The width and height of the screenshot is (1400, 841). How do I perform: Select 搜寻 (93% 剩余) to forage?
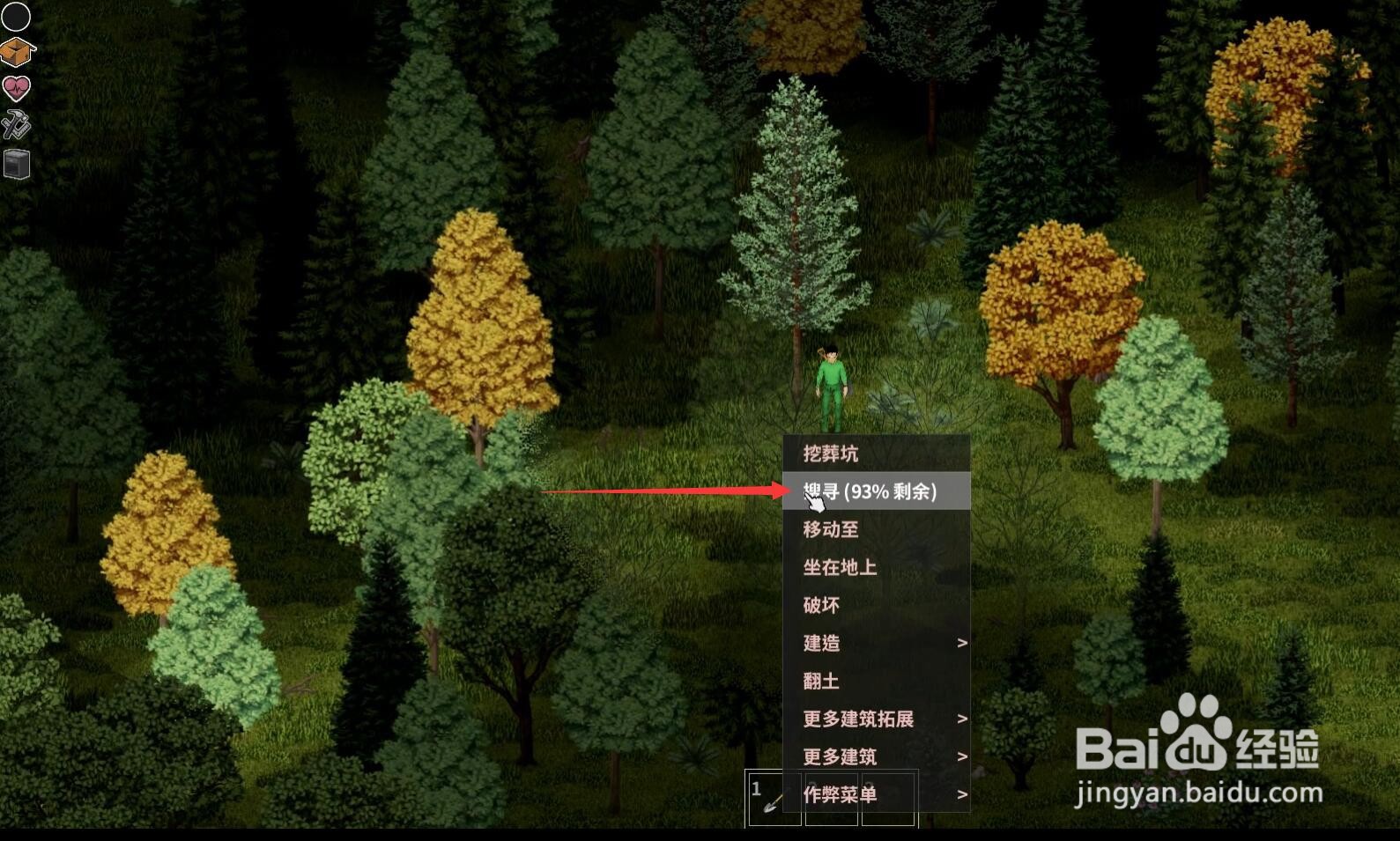click(869, 491)
